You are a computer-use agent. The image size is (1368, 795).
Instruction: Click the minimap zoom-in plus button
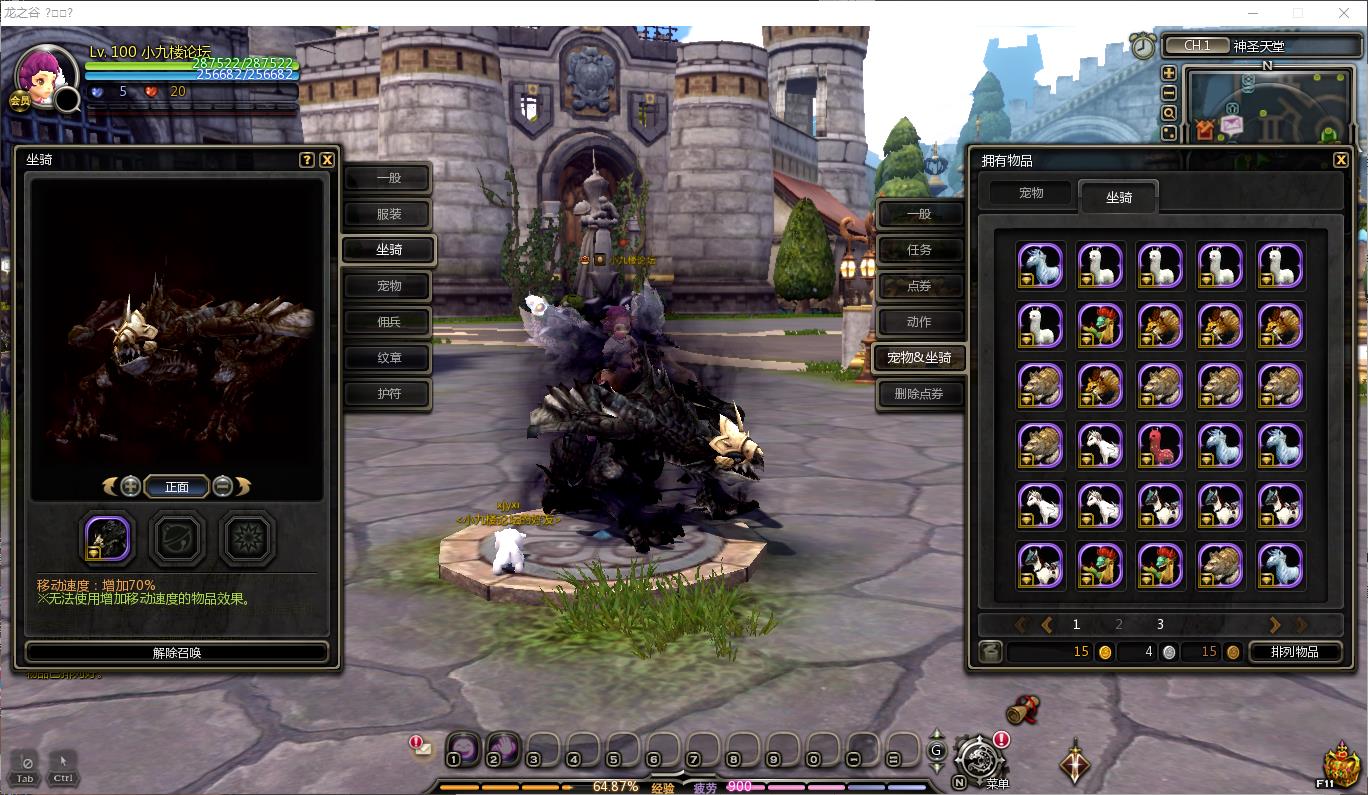[1169, 73]
